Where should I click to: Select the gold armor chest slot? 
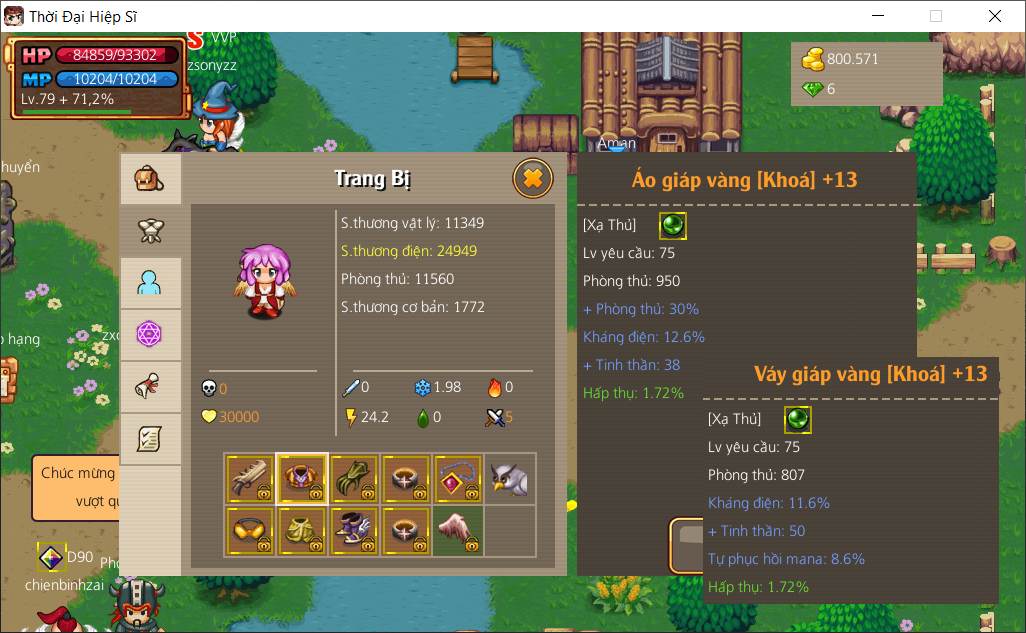[302, 479]
